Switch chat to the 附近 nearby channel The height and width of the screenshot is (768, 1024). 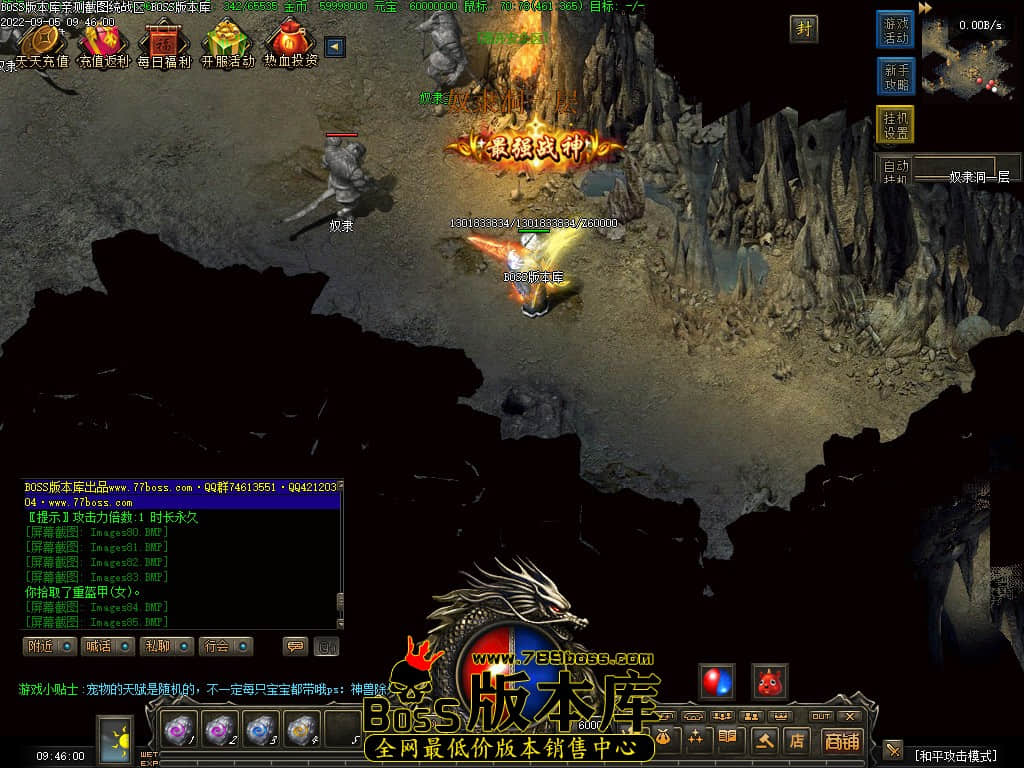[x=50, y=646]
